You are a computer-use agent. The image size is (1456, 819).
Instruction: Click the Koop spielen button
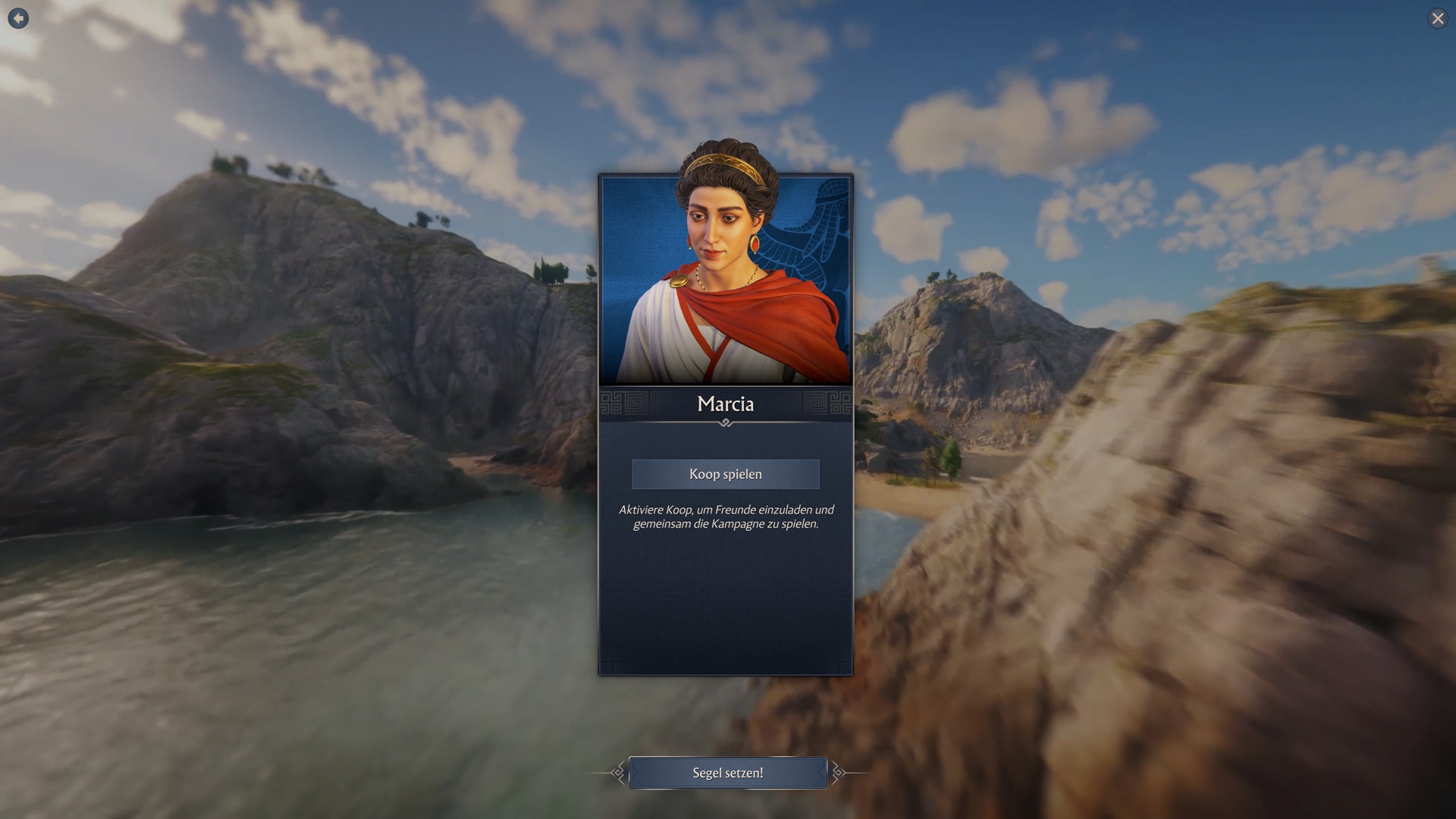pyautogui.click(x=726, y=474)
